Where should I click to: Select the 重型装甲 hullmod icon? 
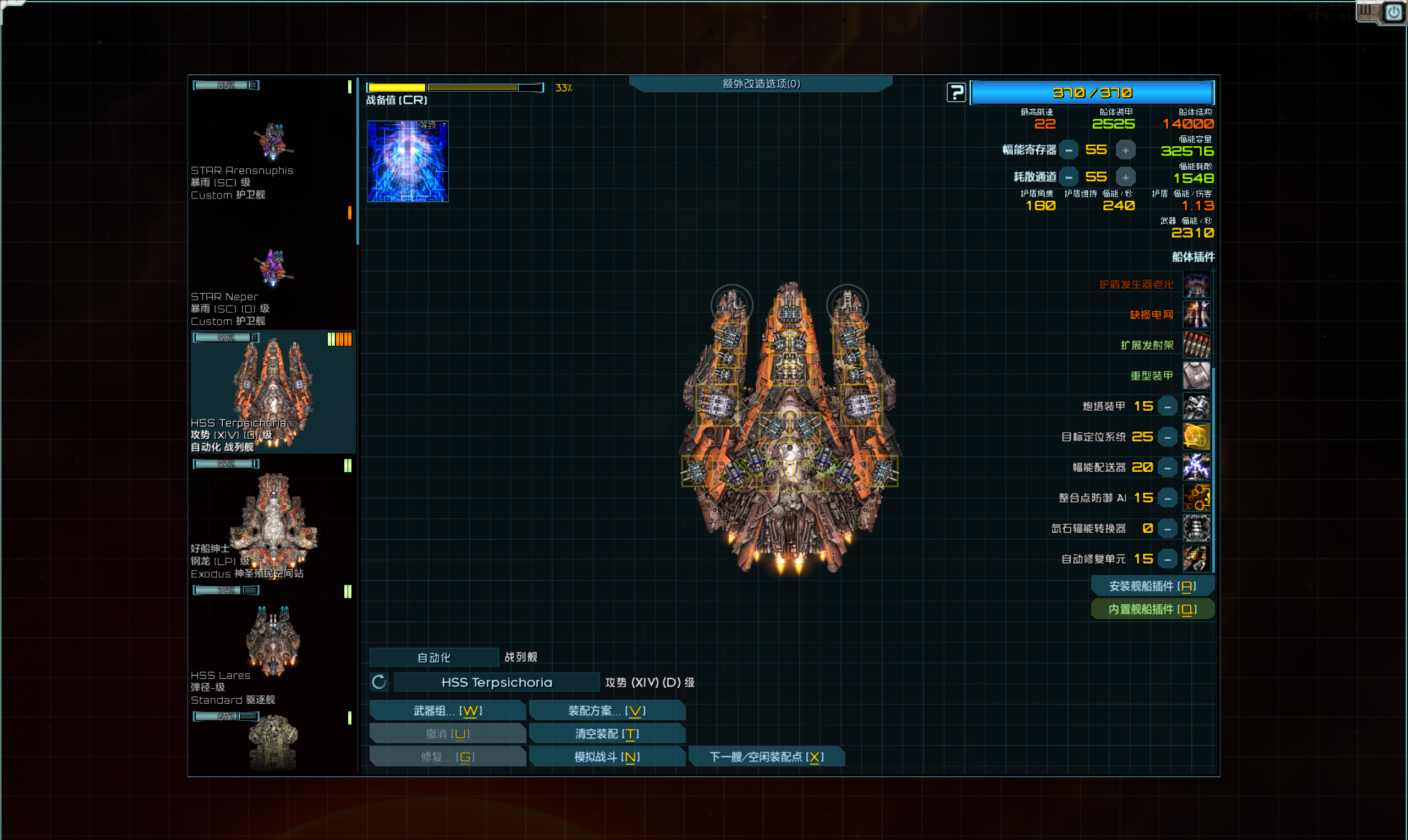click(x=1196, y=375)
